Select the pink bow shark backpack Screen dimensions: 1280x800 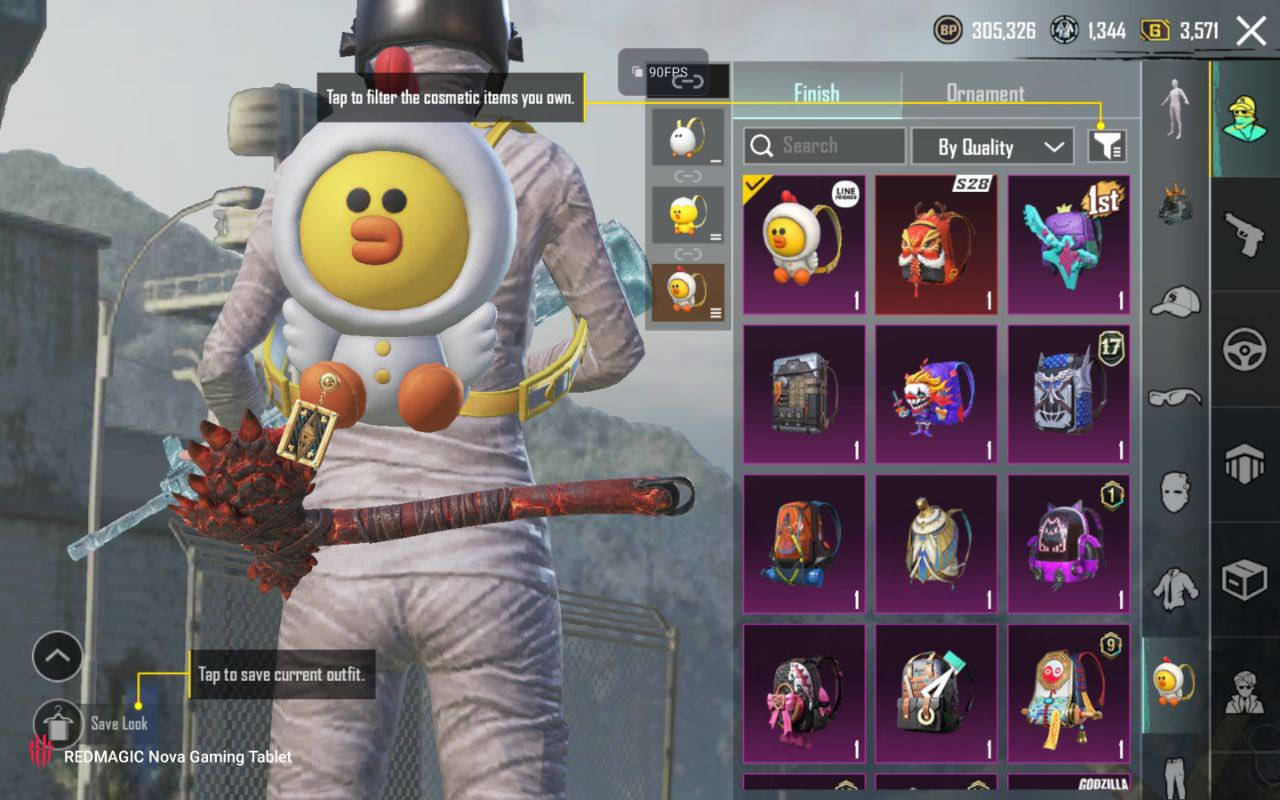point(804,692)
